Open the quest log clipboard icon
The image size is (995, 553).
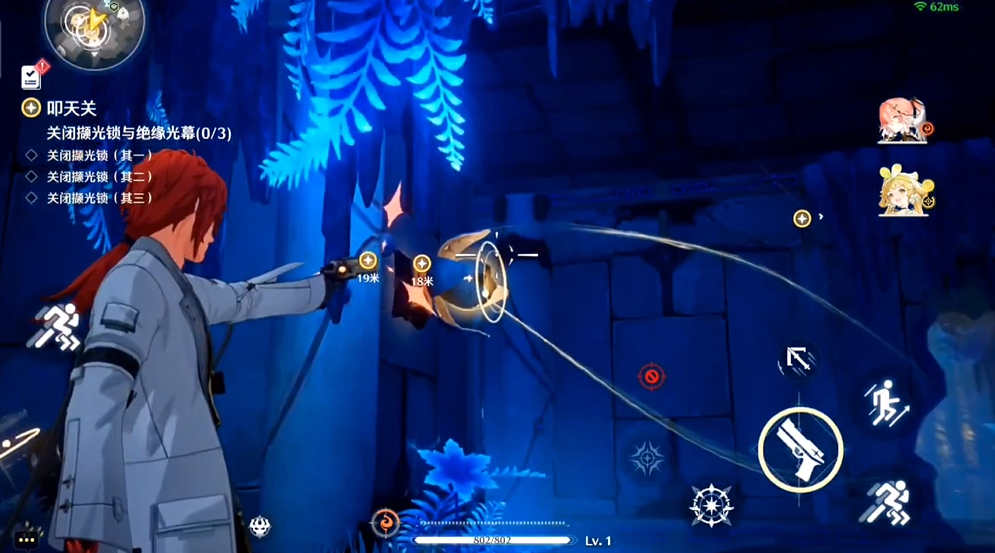[x=32, y=76]
